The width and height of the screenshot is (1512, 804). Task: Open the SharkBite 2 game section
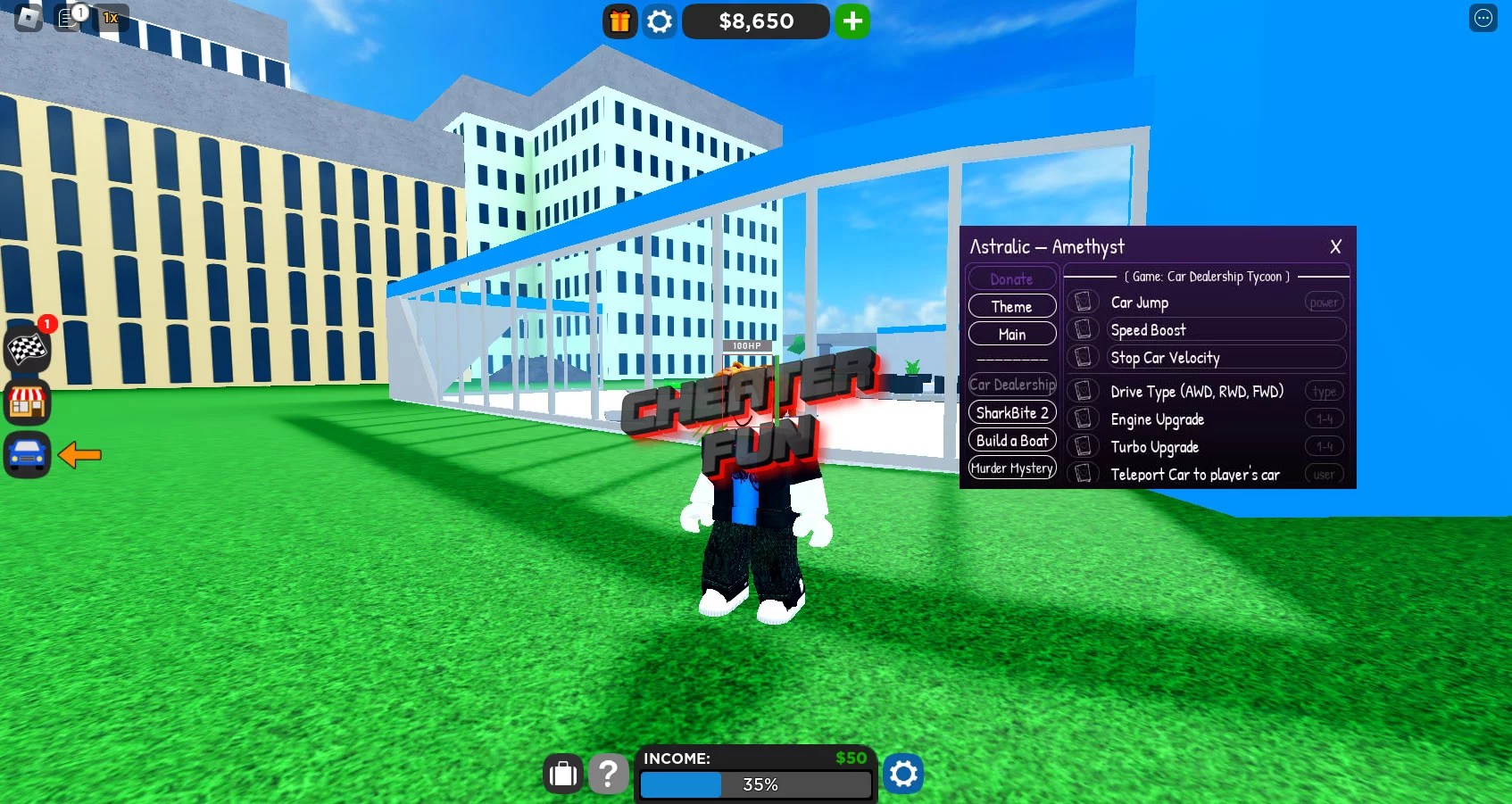pos(1011,412)
